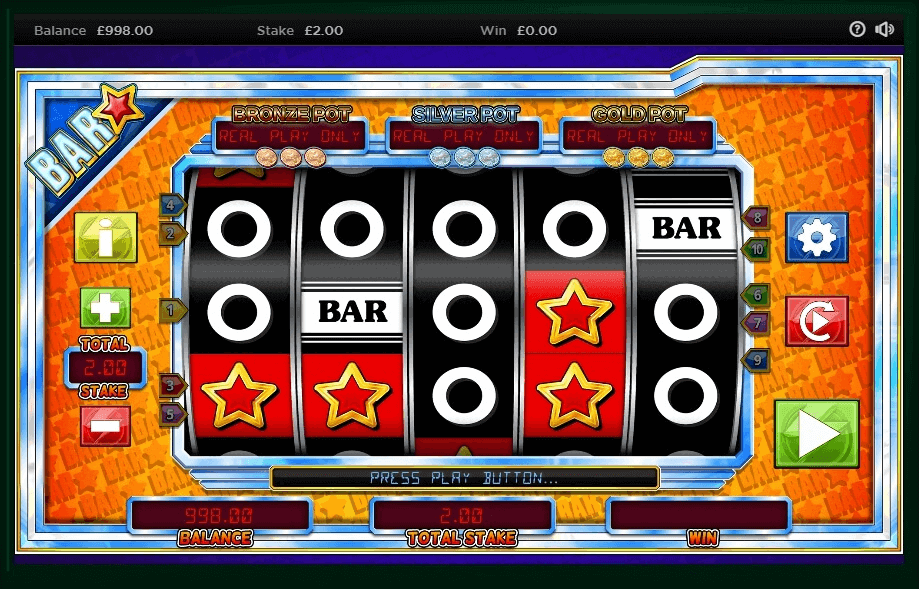The width and height of the screenshot is (919, 589).
Task: Increase total stake with the green plus
Action: pyautogui.click(x=105, y=308)
